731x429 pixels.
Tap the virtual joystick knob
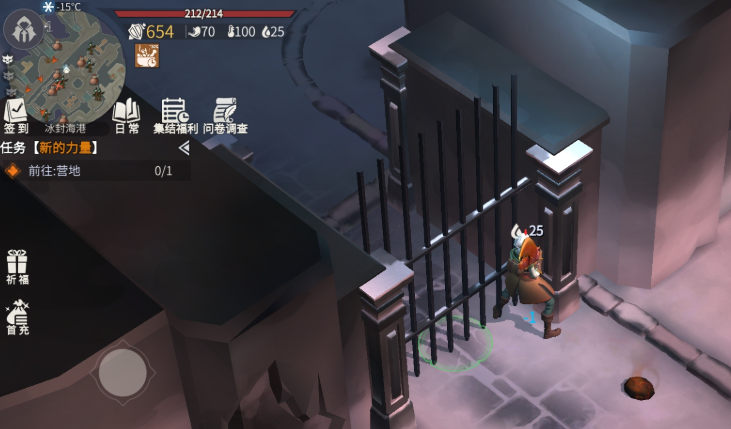coord(122,371)
